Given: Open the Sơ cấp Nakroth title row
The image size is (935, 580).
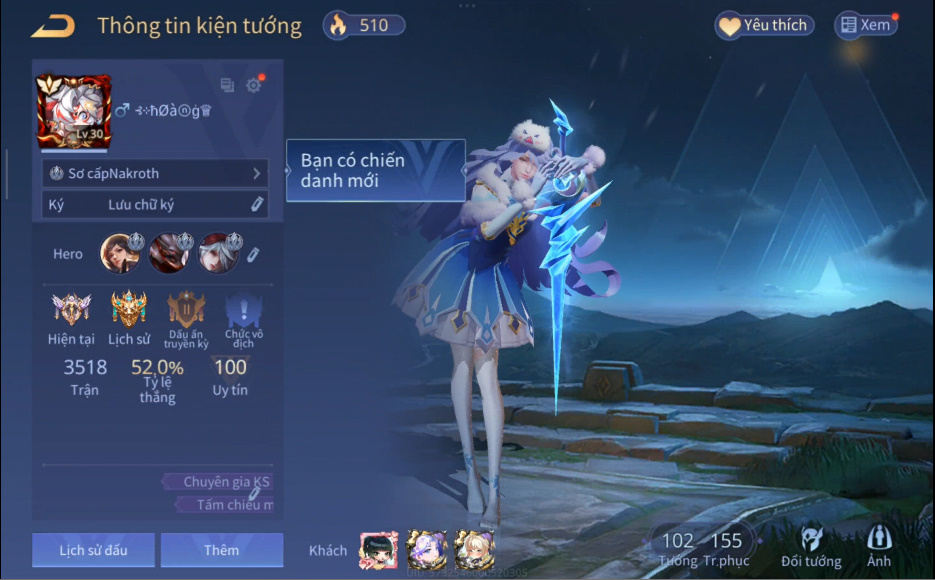Looking at the screenshot, I should [155, 173].
